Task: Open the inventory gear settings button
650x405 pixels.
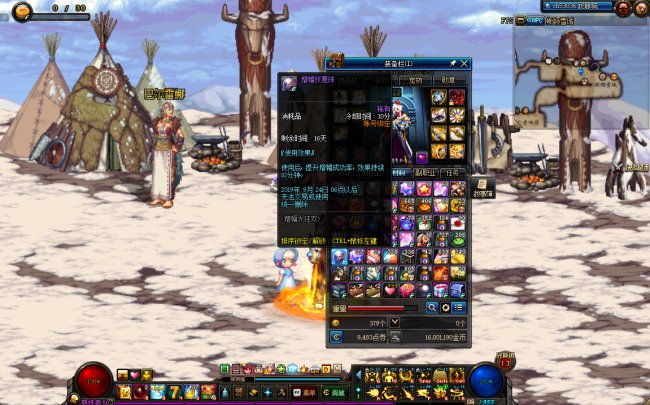Action: point(445,307)
